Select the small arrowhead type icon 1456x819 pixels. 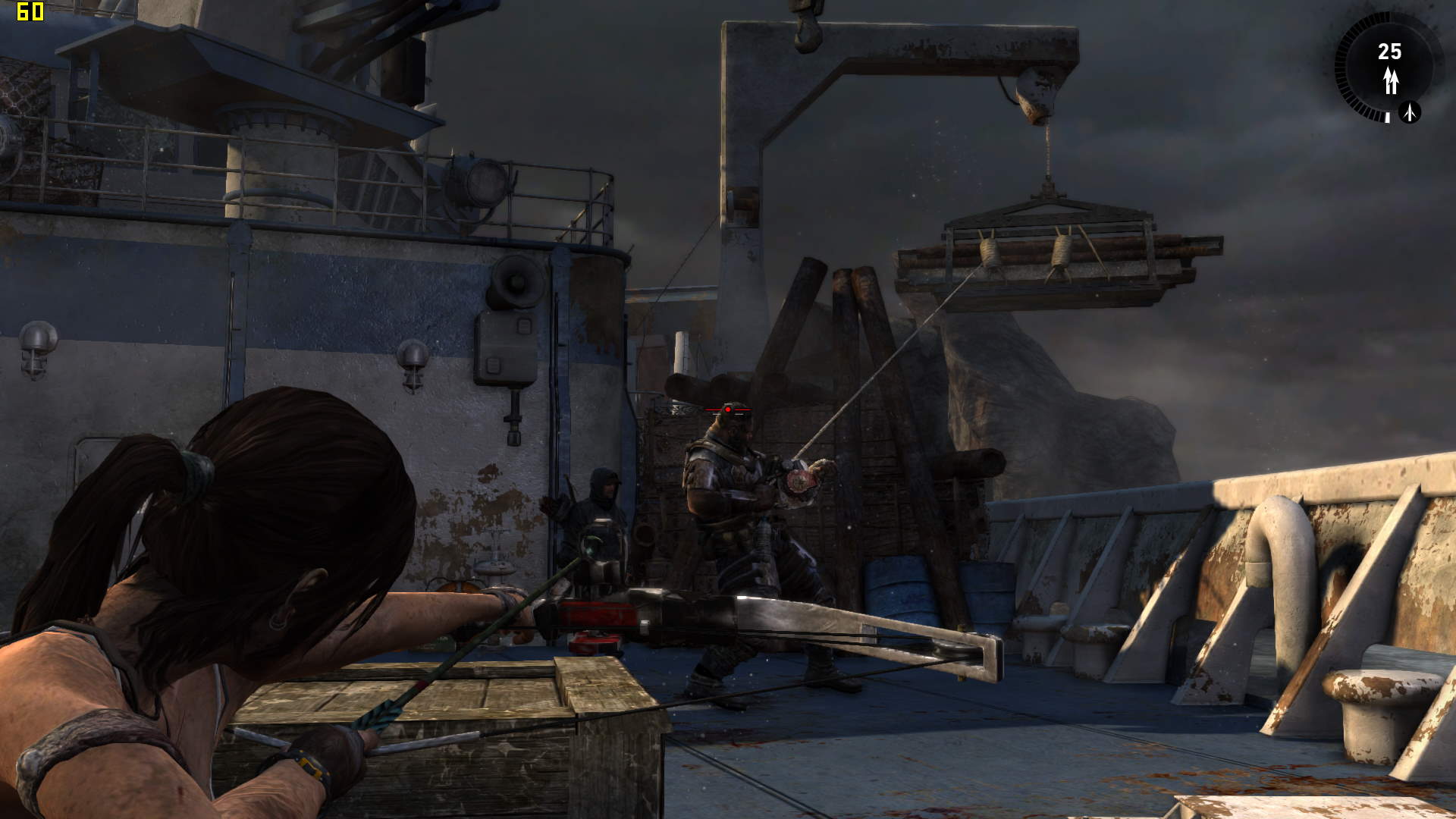pos(1410,112)
